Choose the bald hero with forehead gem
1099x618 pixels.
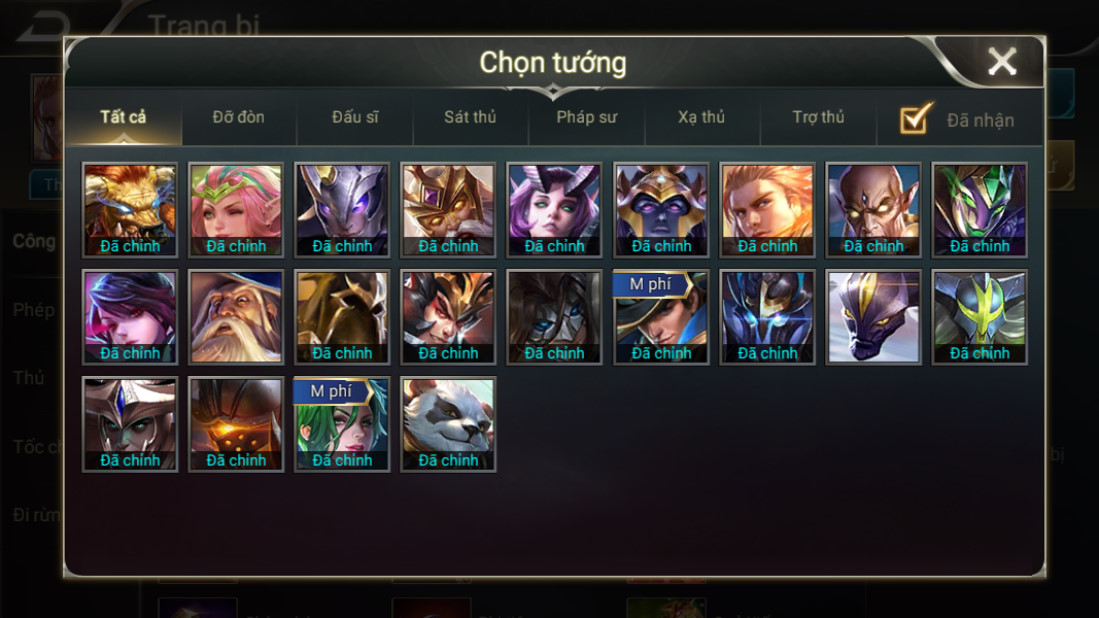873,210
